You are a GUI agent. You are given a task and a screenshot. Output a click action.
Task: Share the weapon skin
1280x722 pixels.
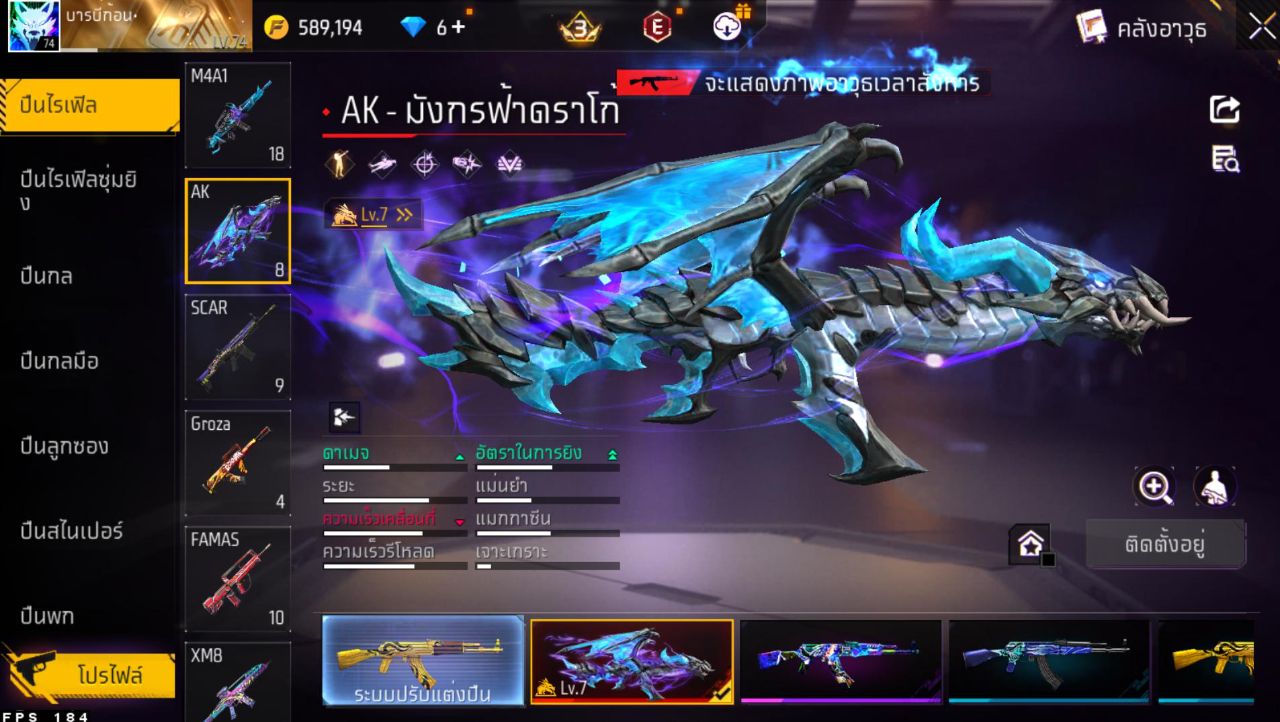tap(1225, 109)
